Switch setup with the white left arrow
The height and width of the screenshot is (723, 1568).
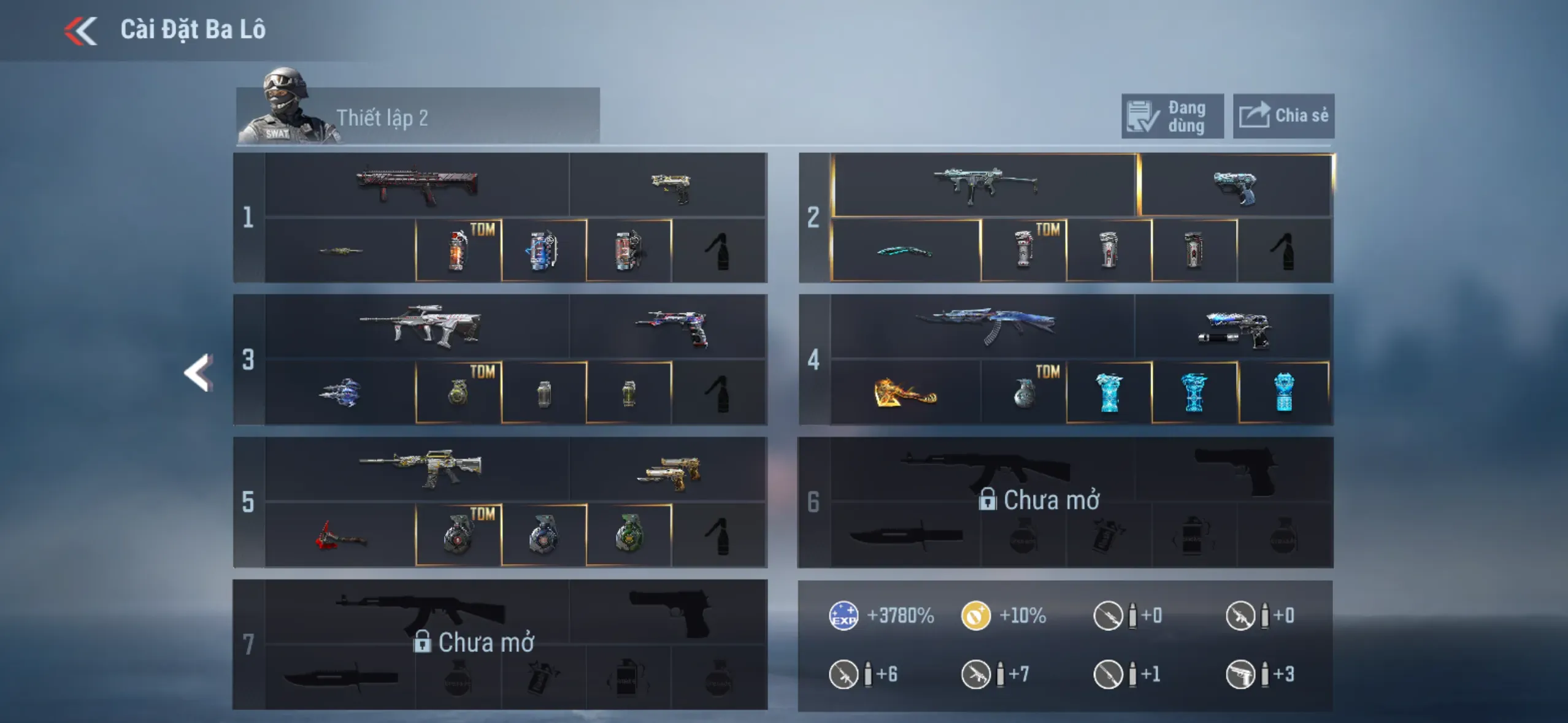click(199, 372)
